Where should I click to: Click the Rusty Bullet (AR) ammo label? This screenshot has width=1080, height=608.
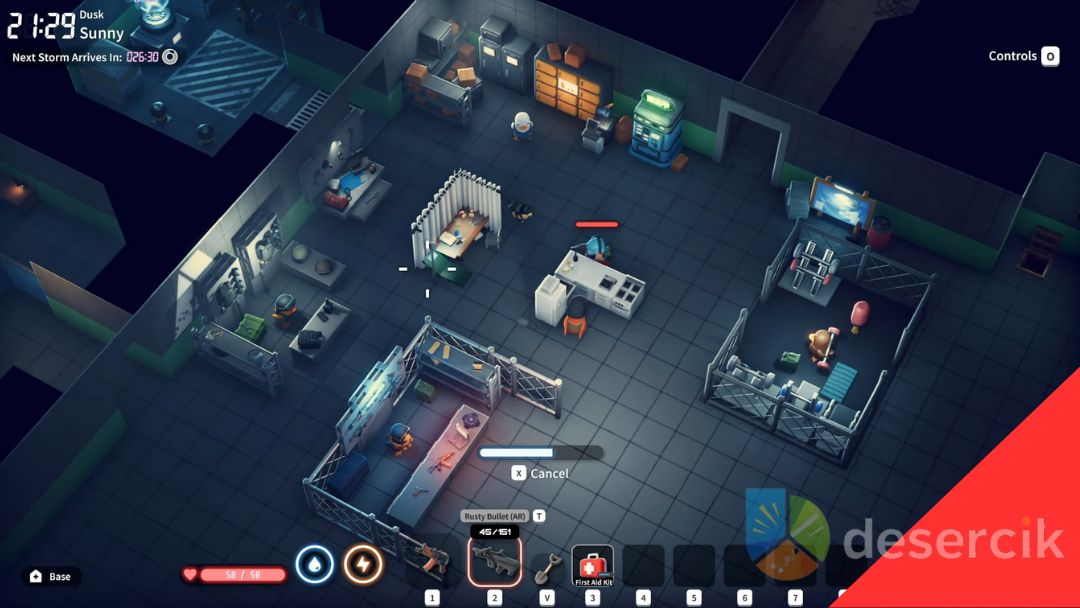[x=494, y=516]
